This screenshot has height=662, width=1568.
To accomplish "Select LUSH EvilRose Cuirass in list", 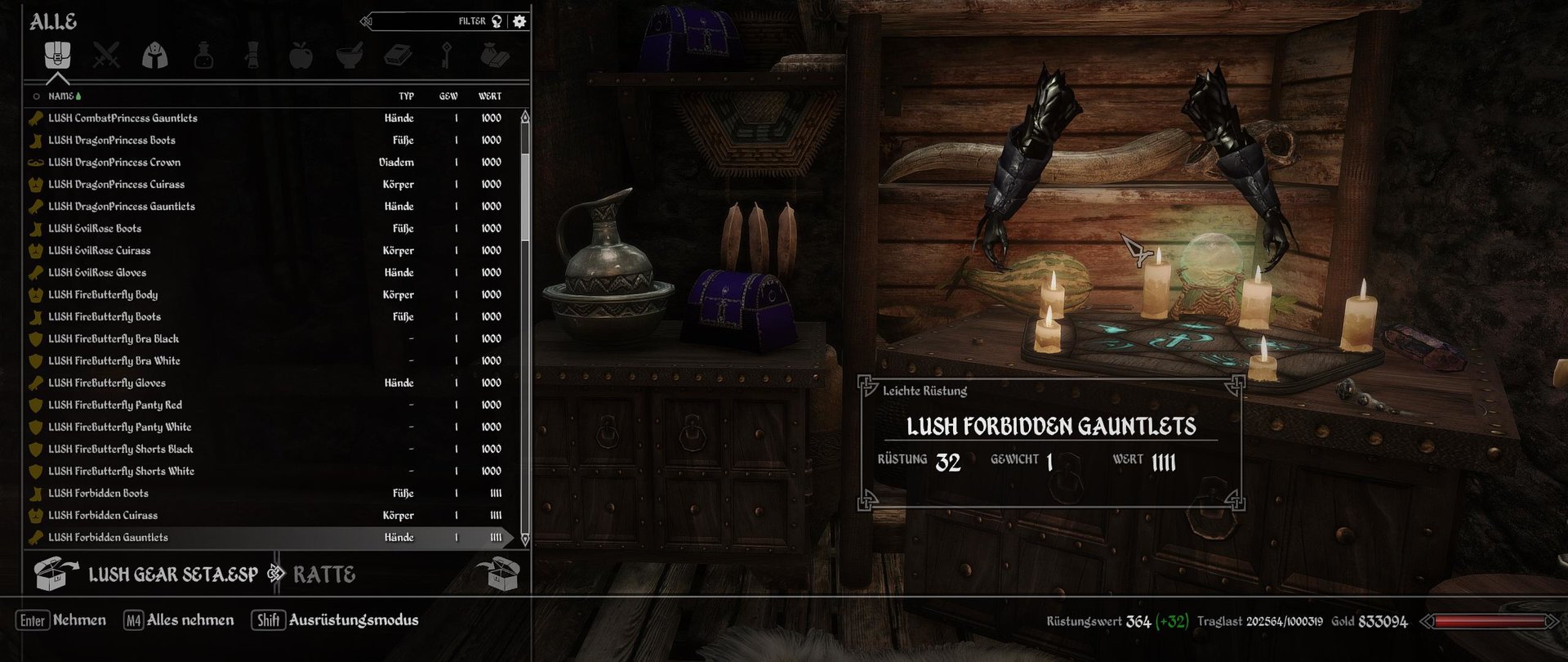I will [x=99, y=251].
